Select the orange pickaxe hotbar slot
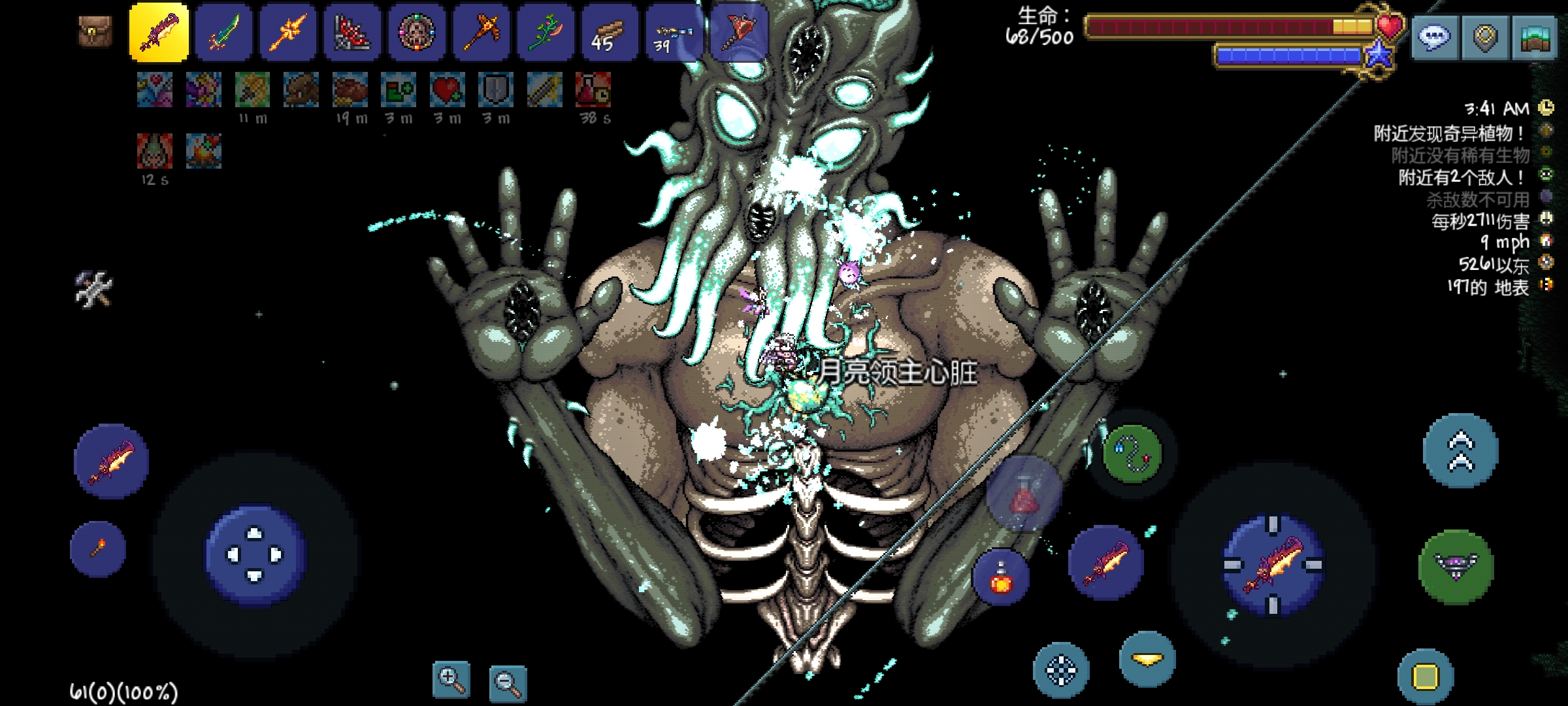This screenshot has height=706, width=1568. click(482, 33)
